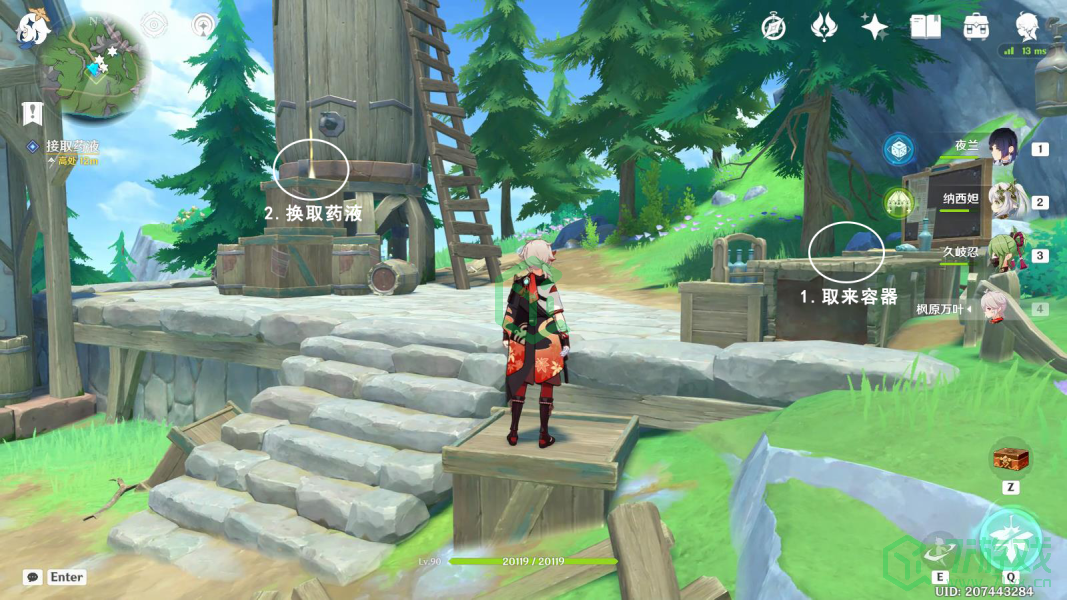
Task: Open the quest log bookmark icon
Action: pyautogui.click(x=33, y=113)
